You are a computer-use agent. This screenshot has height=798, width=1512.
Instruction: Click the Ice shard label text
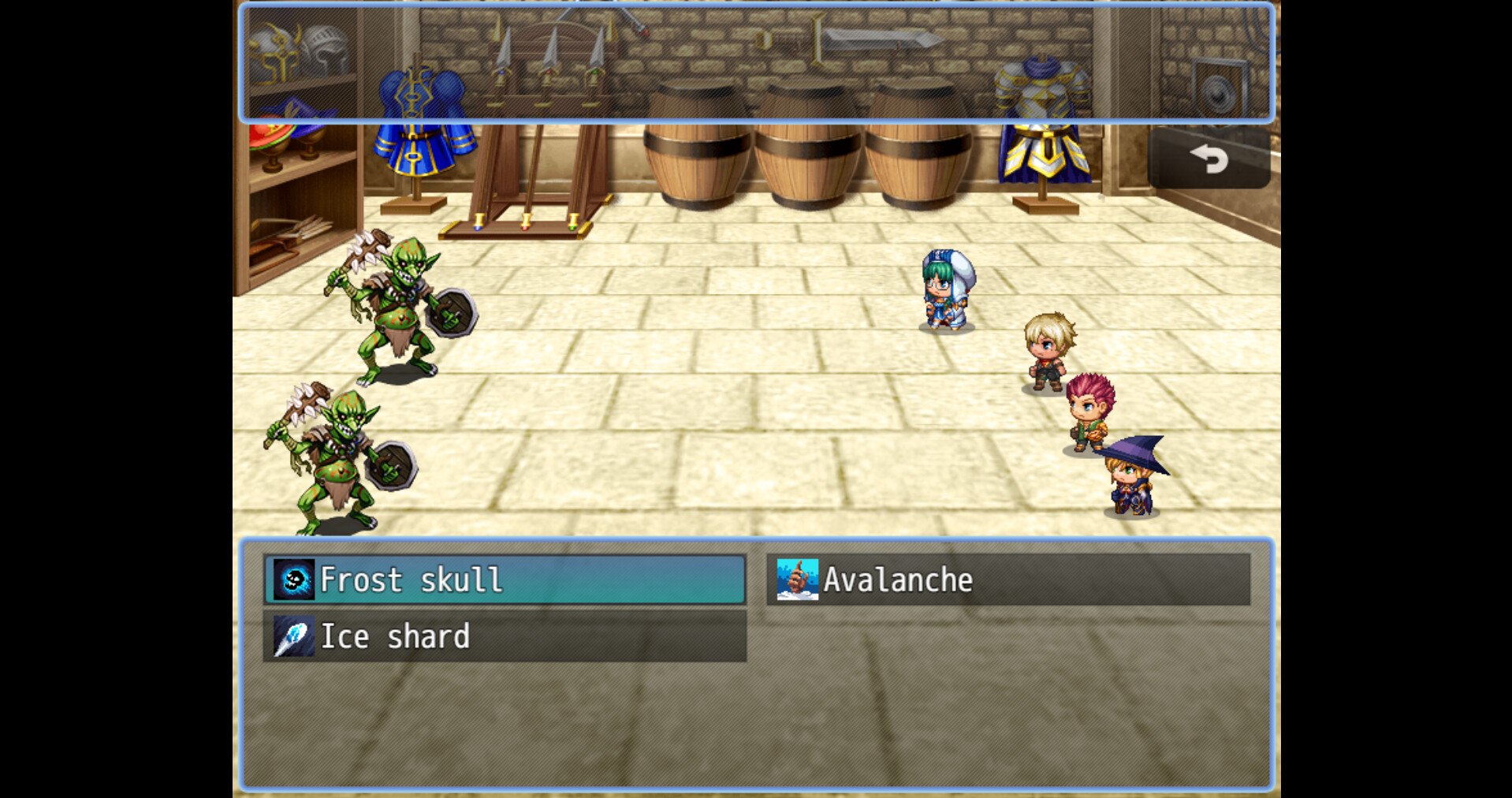pos(395,636)
